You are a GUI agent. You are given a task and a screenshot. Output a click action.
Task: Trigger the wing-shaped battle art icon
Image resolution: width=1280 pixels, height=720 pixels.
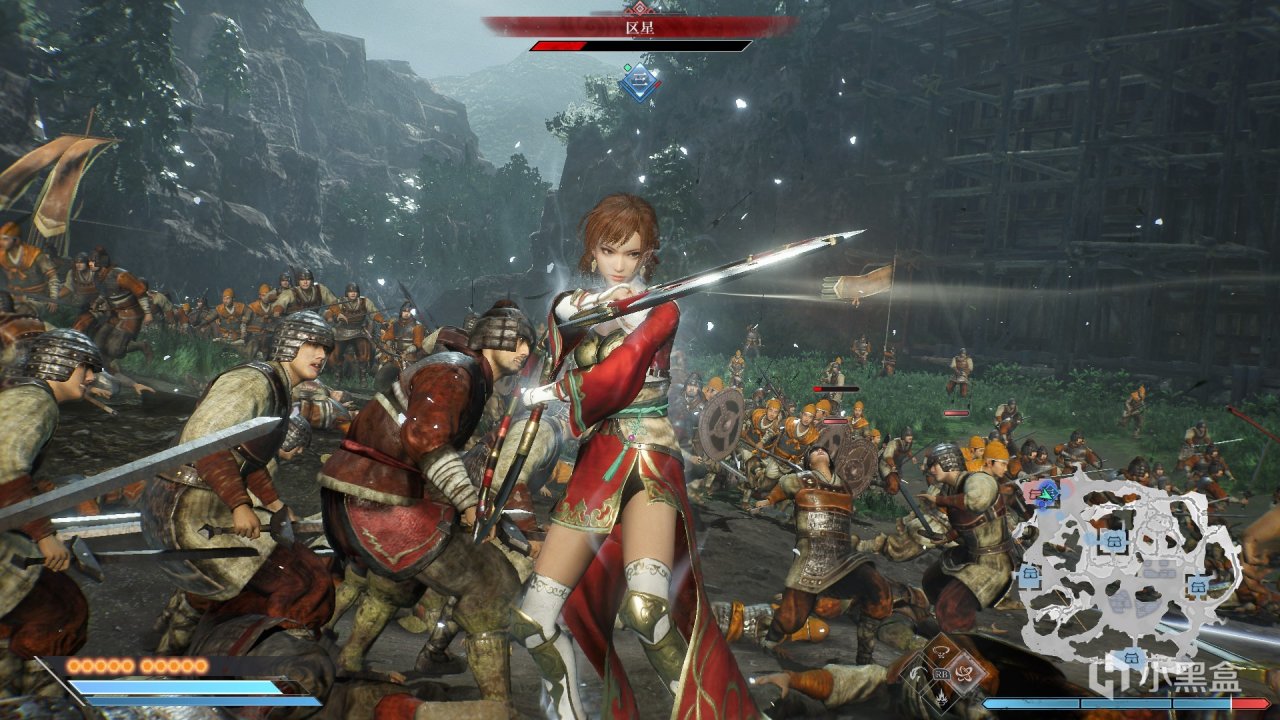click(916, 672)
